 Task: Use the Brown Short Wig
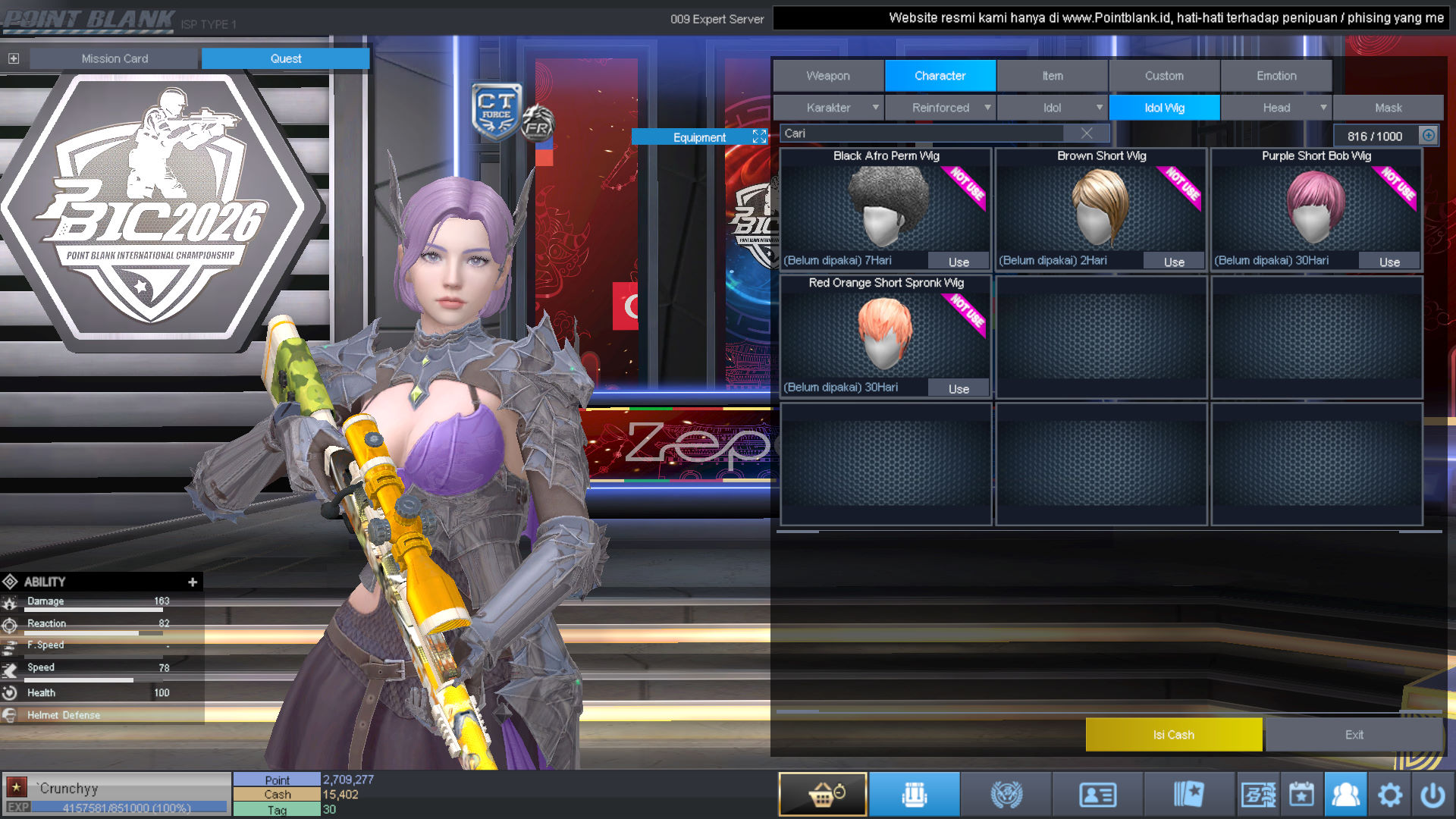click(1174, 262)
